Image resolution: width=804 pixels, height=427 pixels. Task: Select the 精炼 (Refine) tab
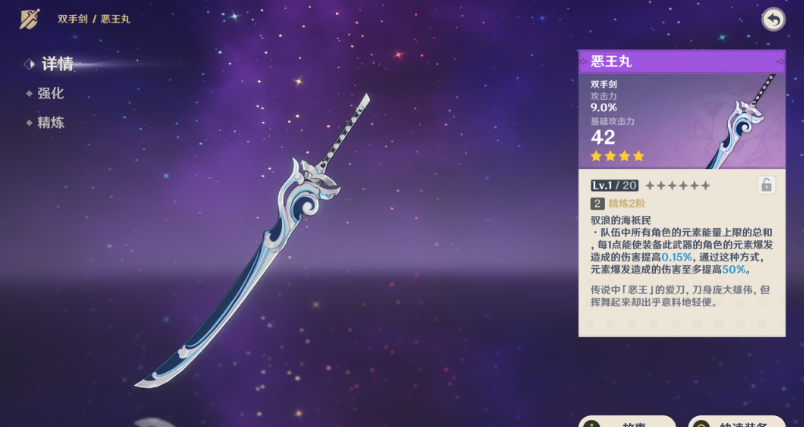[x=51, y=122]
